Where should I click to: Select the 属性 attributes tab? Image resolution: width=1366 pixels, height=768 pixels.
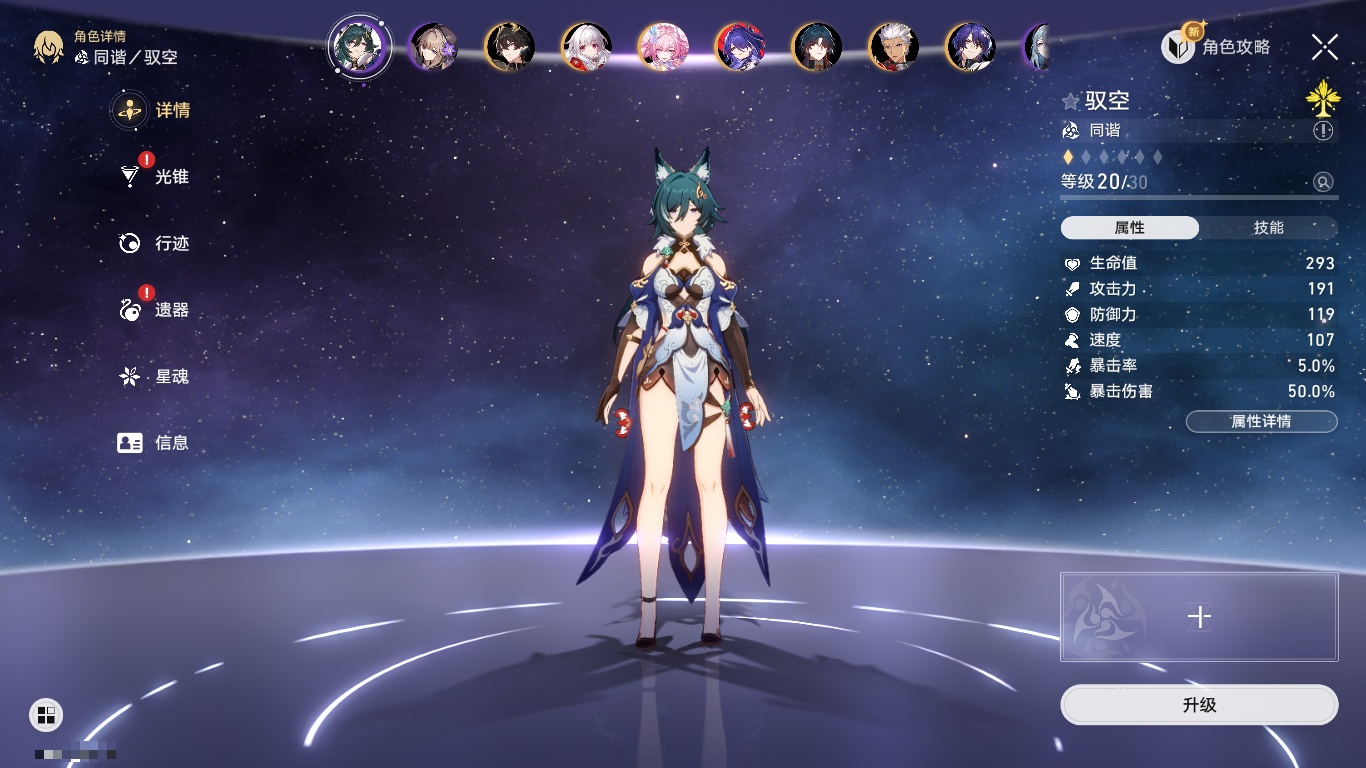click(x=1130, y=228)
